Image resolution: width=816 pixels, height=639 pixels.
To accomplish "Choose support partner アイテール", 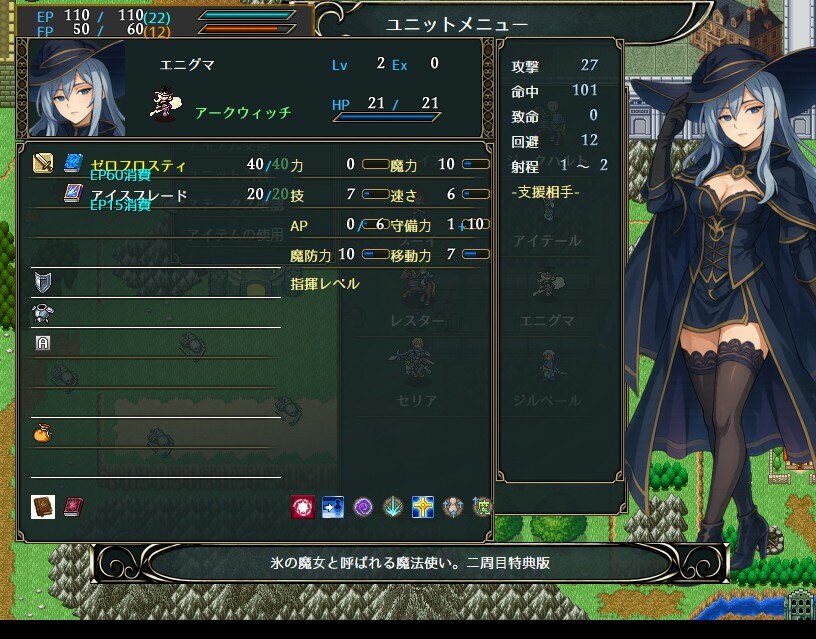I will click(x=546, y=241).
